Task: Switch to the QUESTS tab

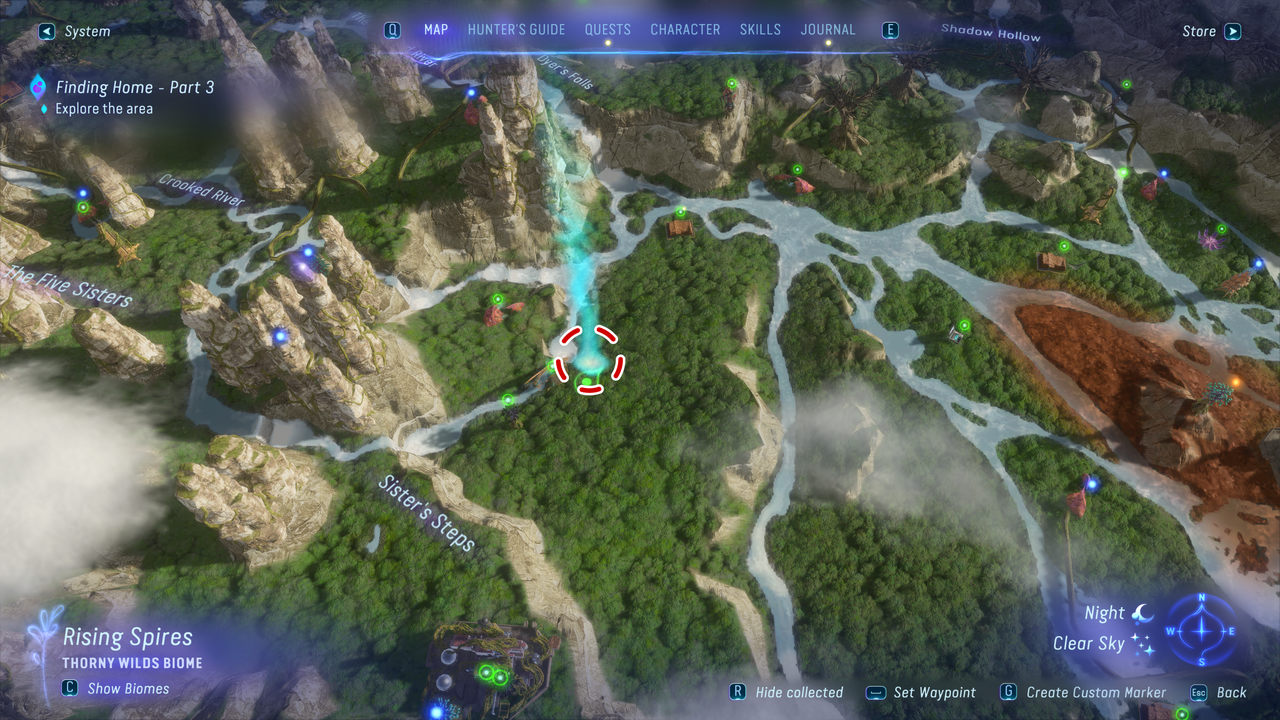Action: 608,29
